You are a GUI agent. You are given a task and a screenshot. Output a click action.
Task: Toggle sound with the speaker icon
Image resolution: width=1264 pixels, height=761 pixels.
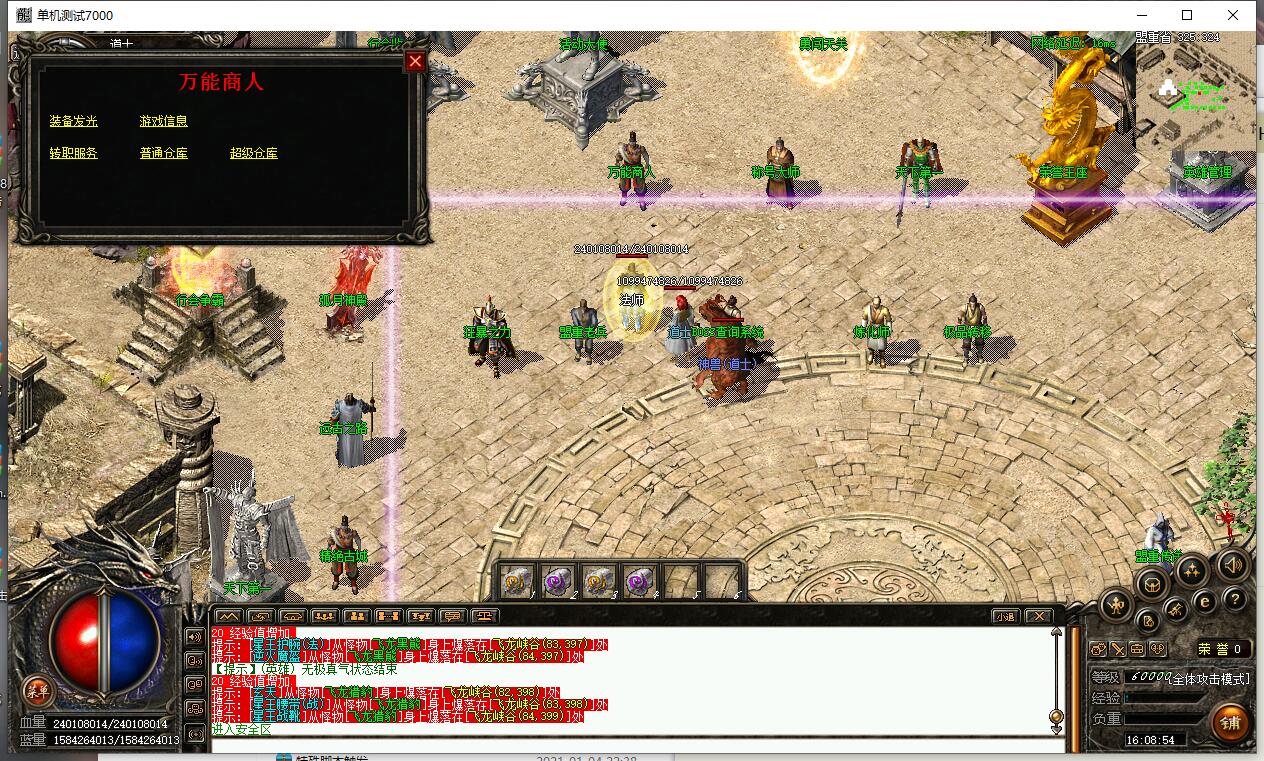pos(1233,565)
